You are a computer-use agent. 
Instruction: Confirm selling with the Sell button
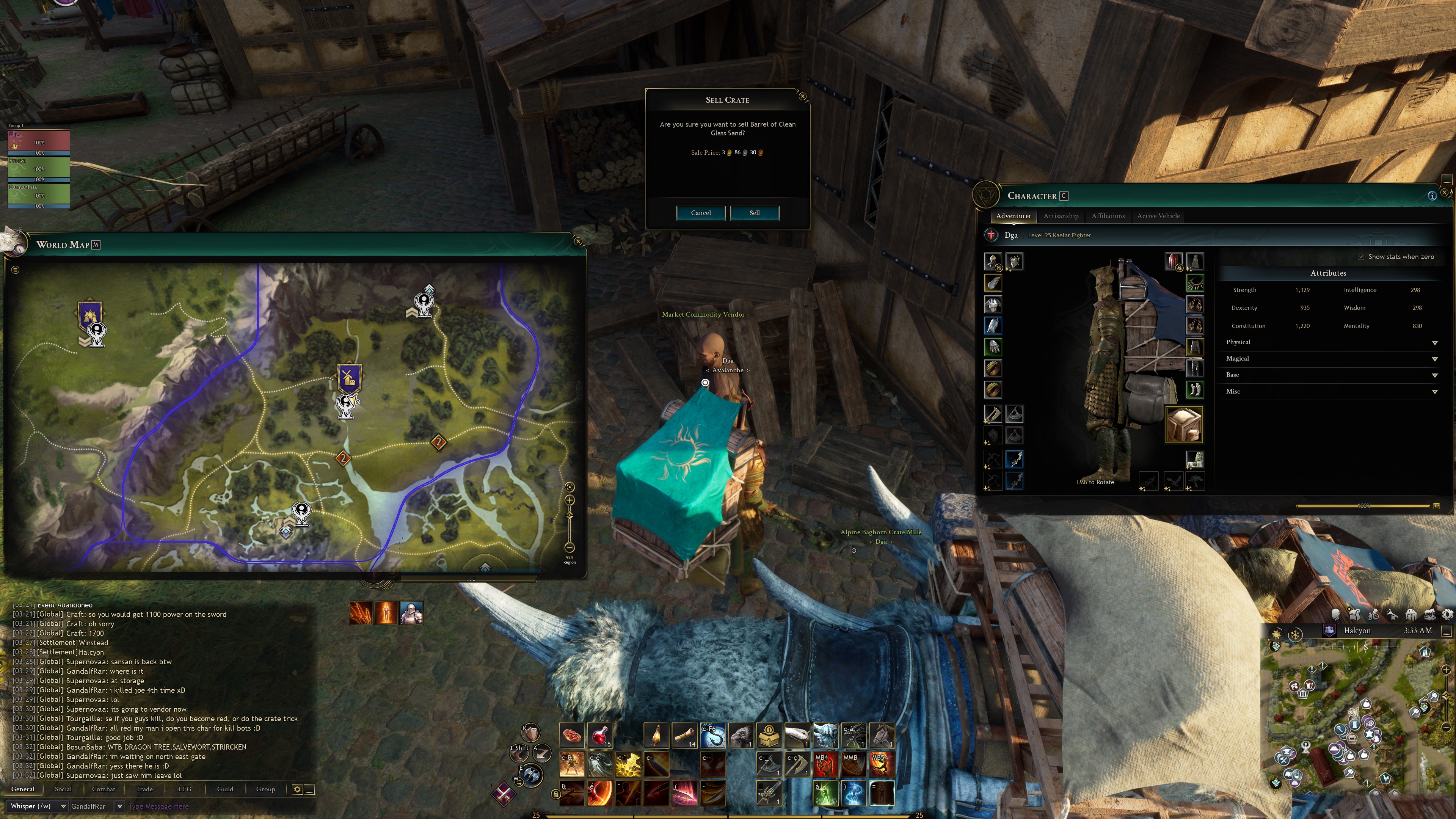(x=755, y=213)
